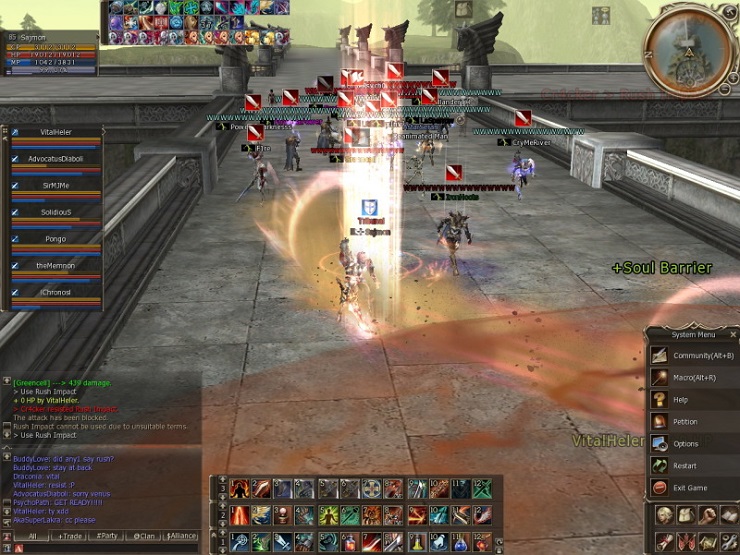
Task: Select party member VitalHeler
Action: 57,132
